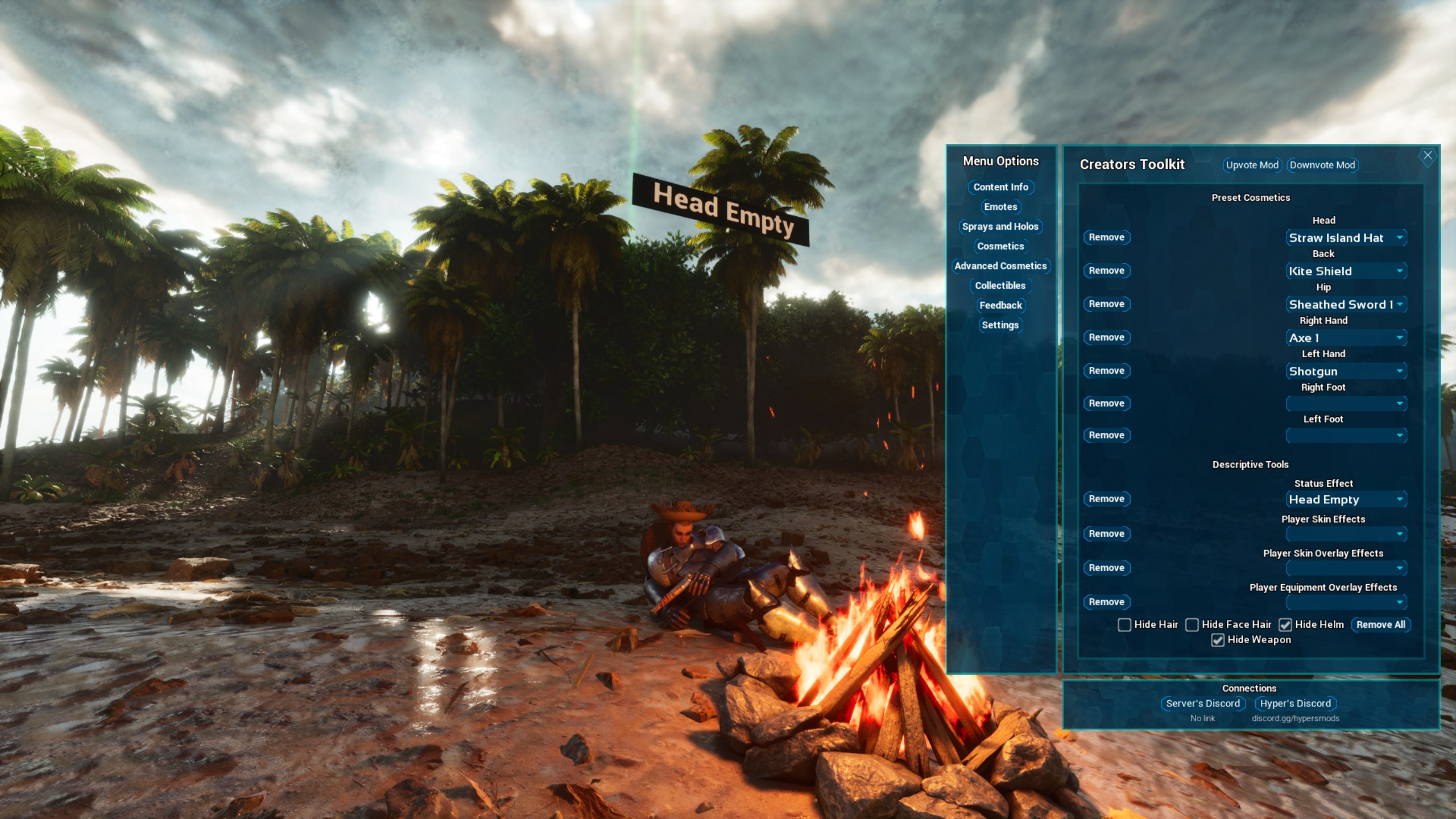Screen dimensions: 1456x819
Task: Close the Creators Toolkit panel
Action: tap(1428, 155)
